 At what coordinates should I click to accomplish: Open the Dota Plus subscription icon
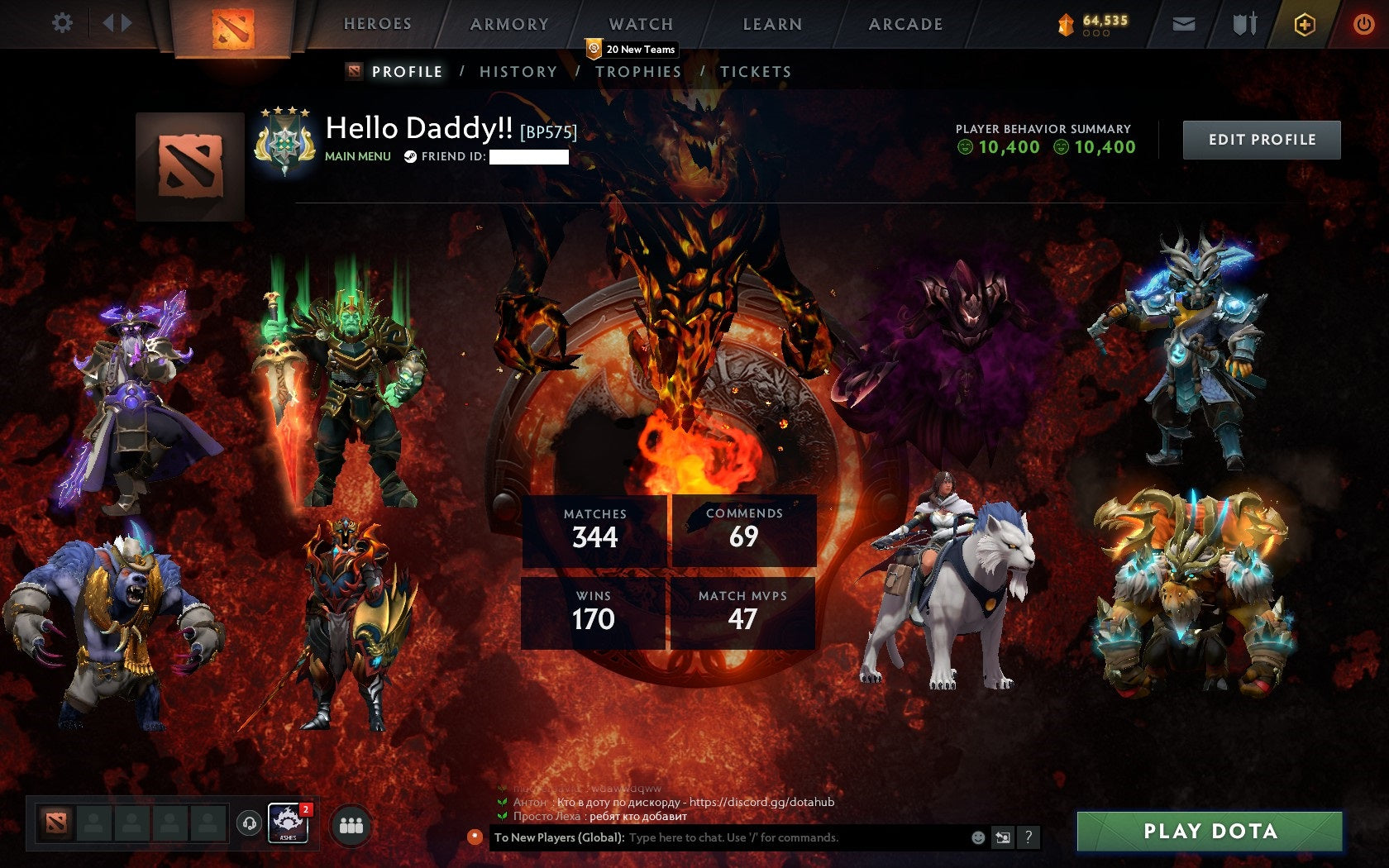pyautogui.click(x=1305, y=24)
